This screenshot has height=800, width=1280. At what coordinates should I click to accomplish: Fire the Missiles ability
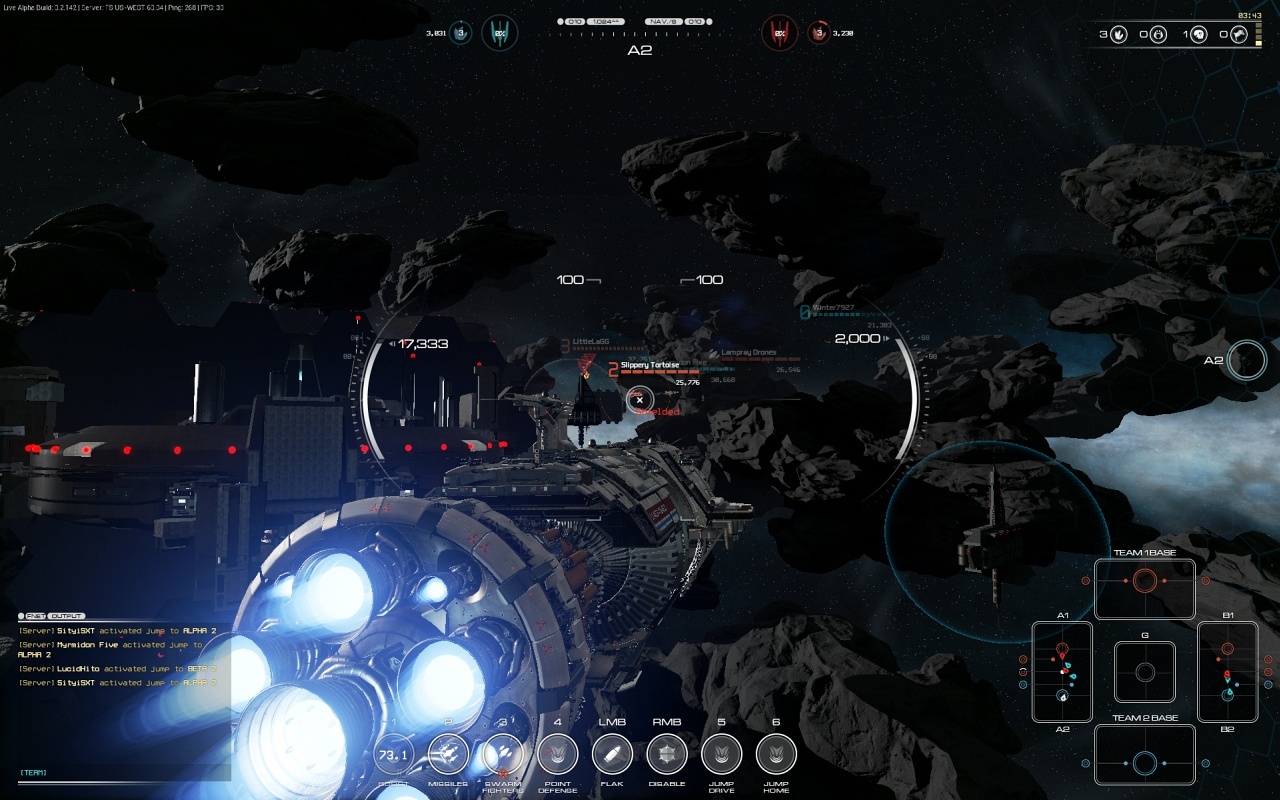pyautogui.click(x=448, y=755)
